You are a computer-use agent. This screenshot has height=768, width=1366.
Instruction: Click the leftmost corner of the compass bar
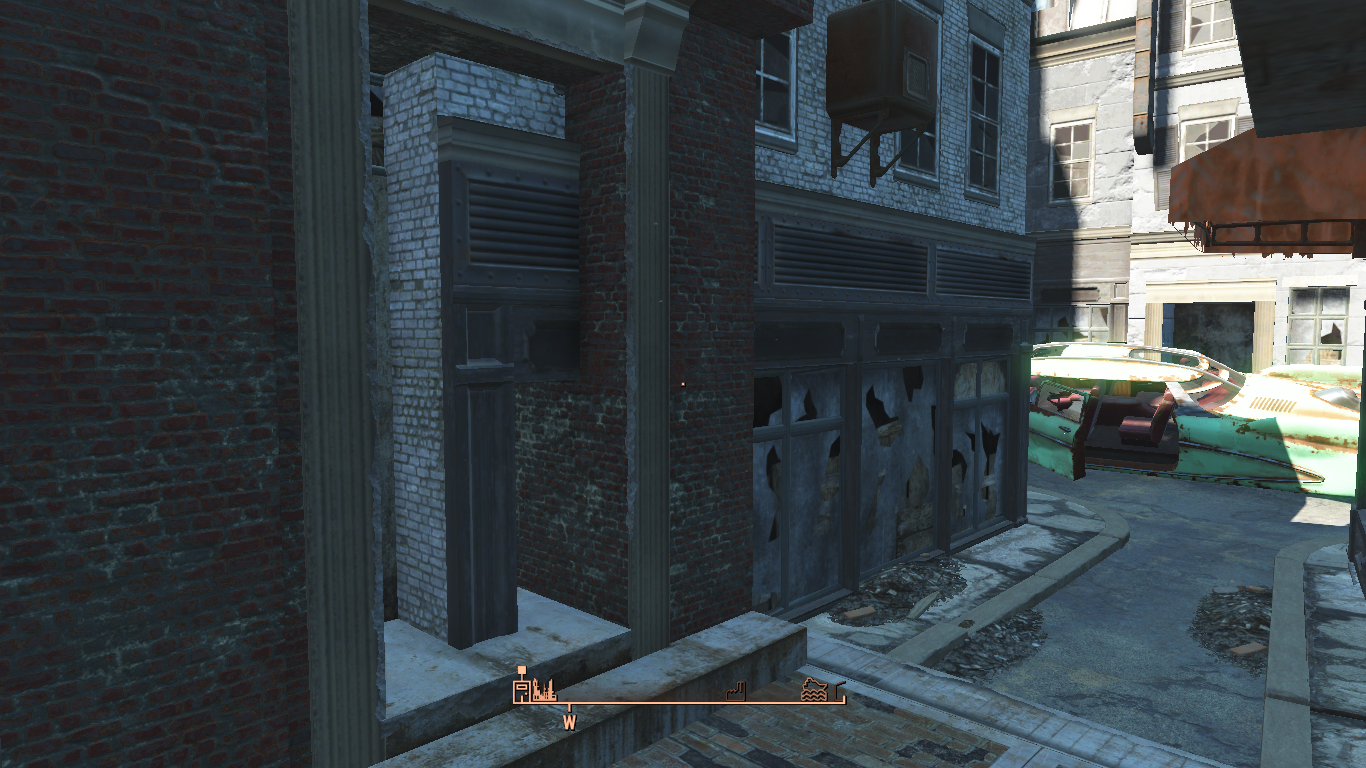pyautogui.click(x=513, y=700)
